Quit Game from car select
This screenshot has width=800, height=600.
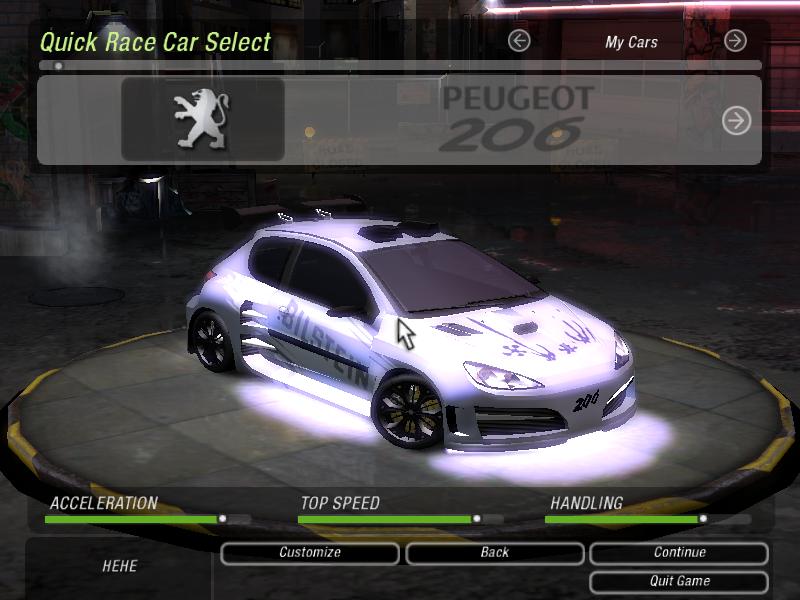[x=679, y=581]
